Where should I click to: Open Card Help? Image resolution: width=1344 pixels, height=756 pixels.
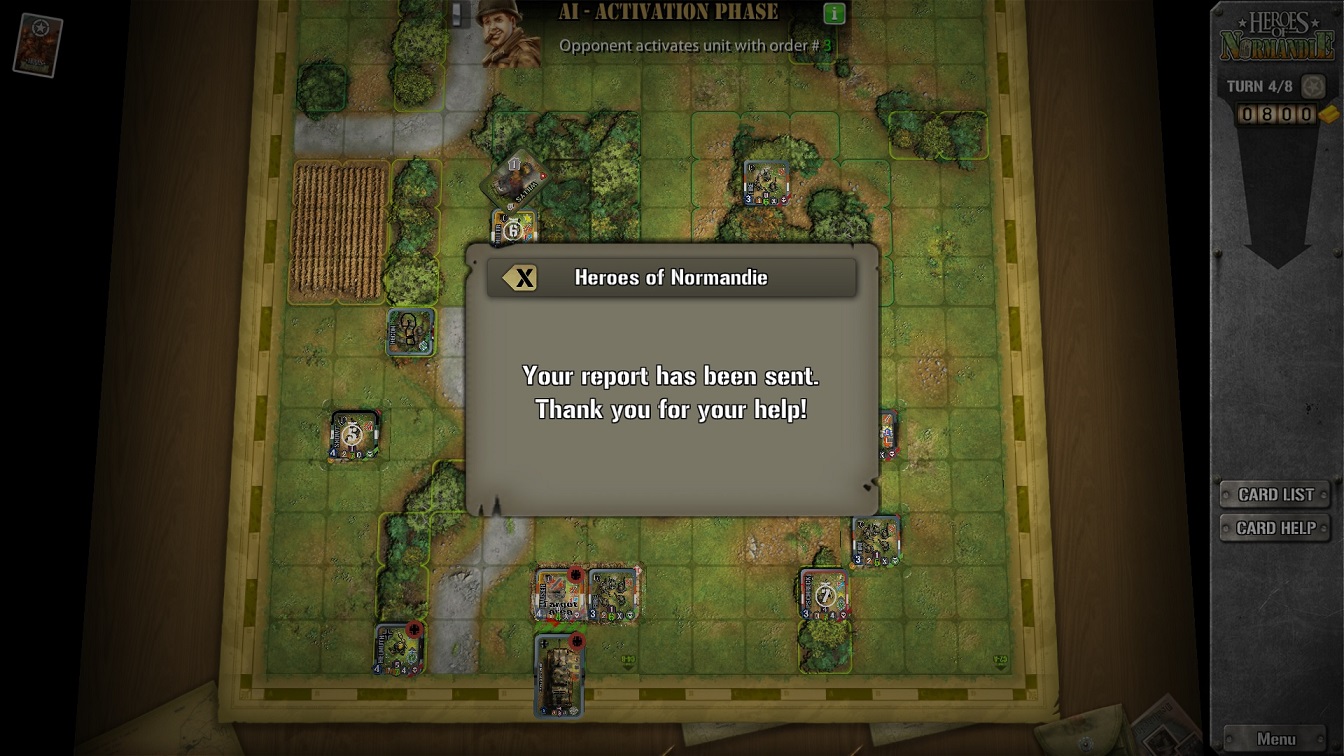[x=1275, y=528]
